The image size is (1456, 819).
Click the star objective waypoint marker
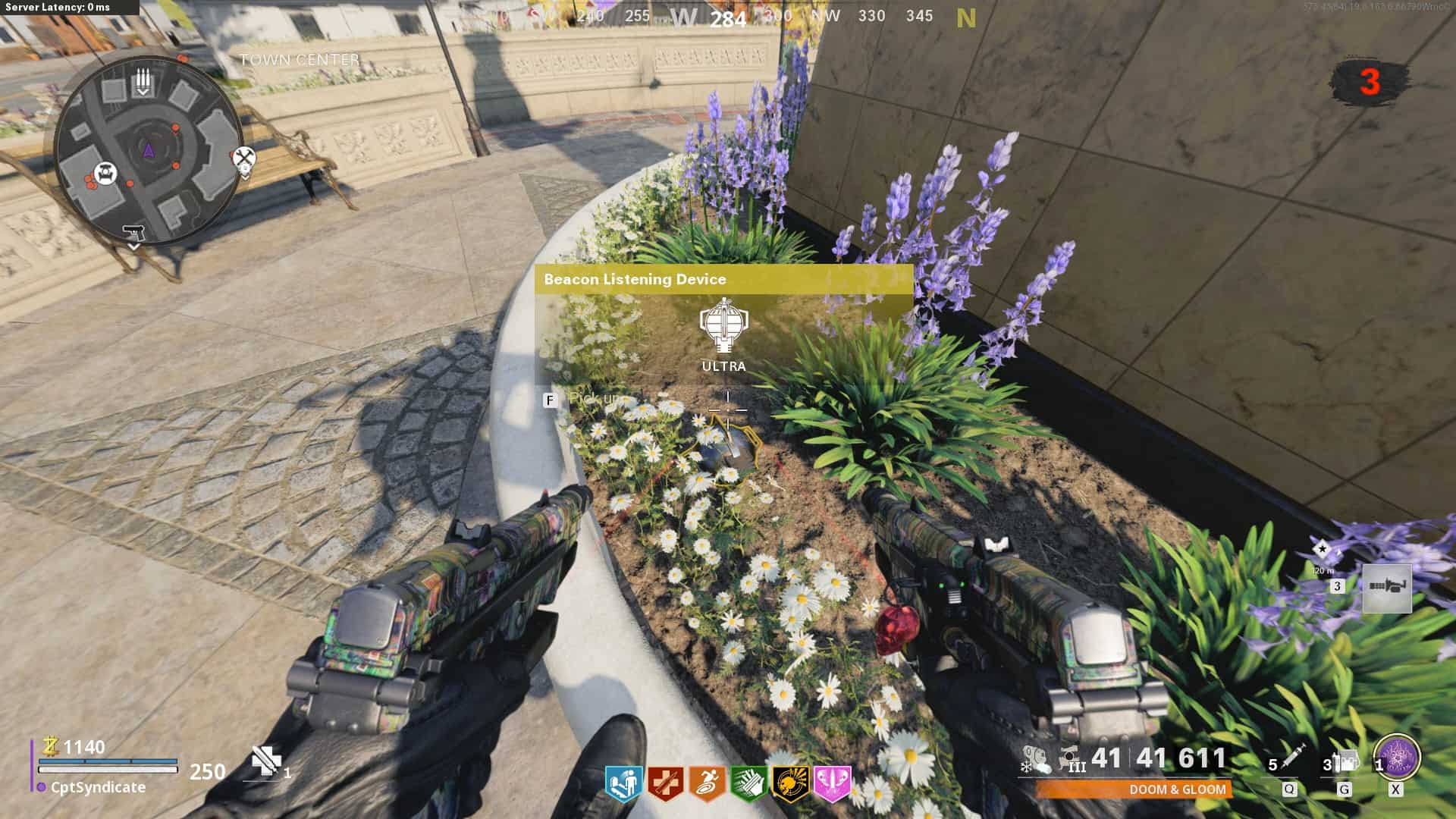tap(1323, 549)
